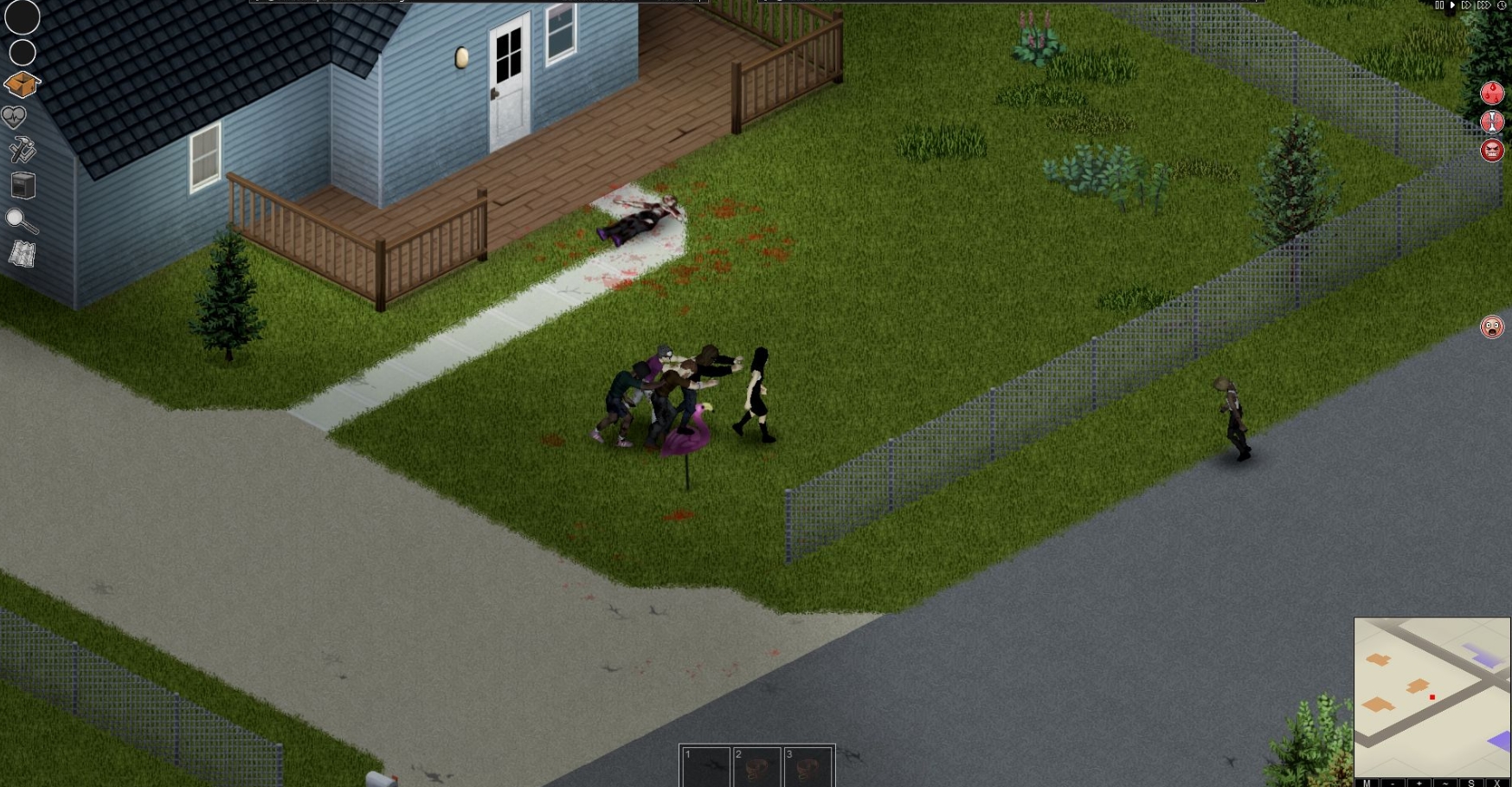Zoom in the minimap with the + button
Image resolution: width=1512 pixels, height=787 pixels.
click(x=1419, y=782)
